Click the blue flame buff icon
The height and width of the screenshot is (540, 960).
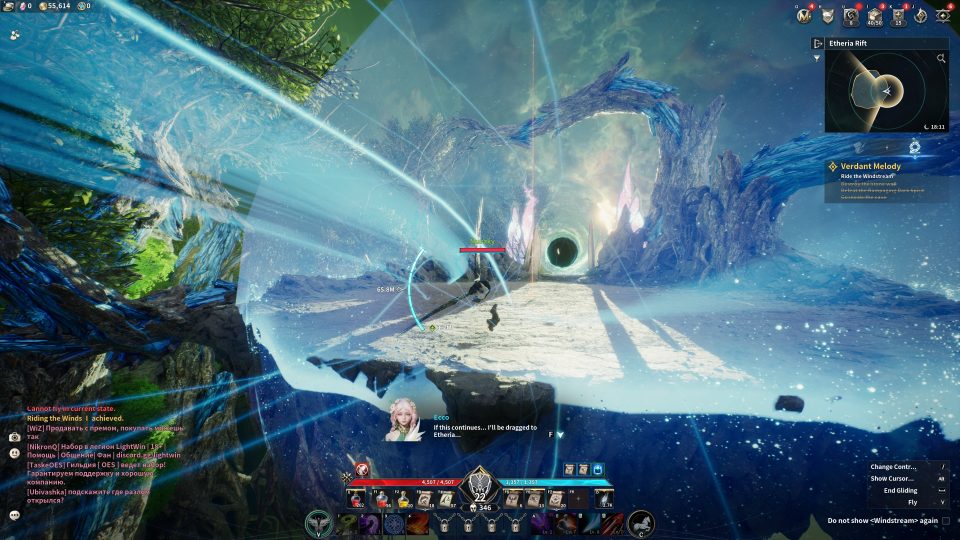(598, 468)
